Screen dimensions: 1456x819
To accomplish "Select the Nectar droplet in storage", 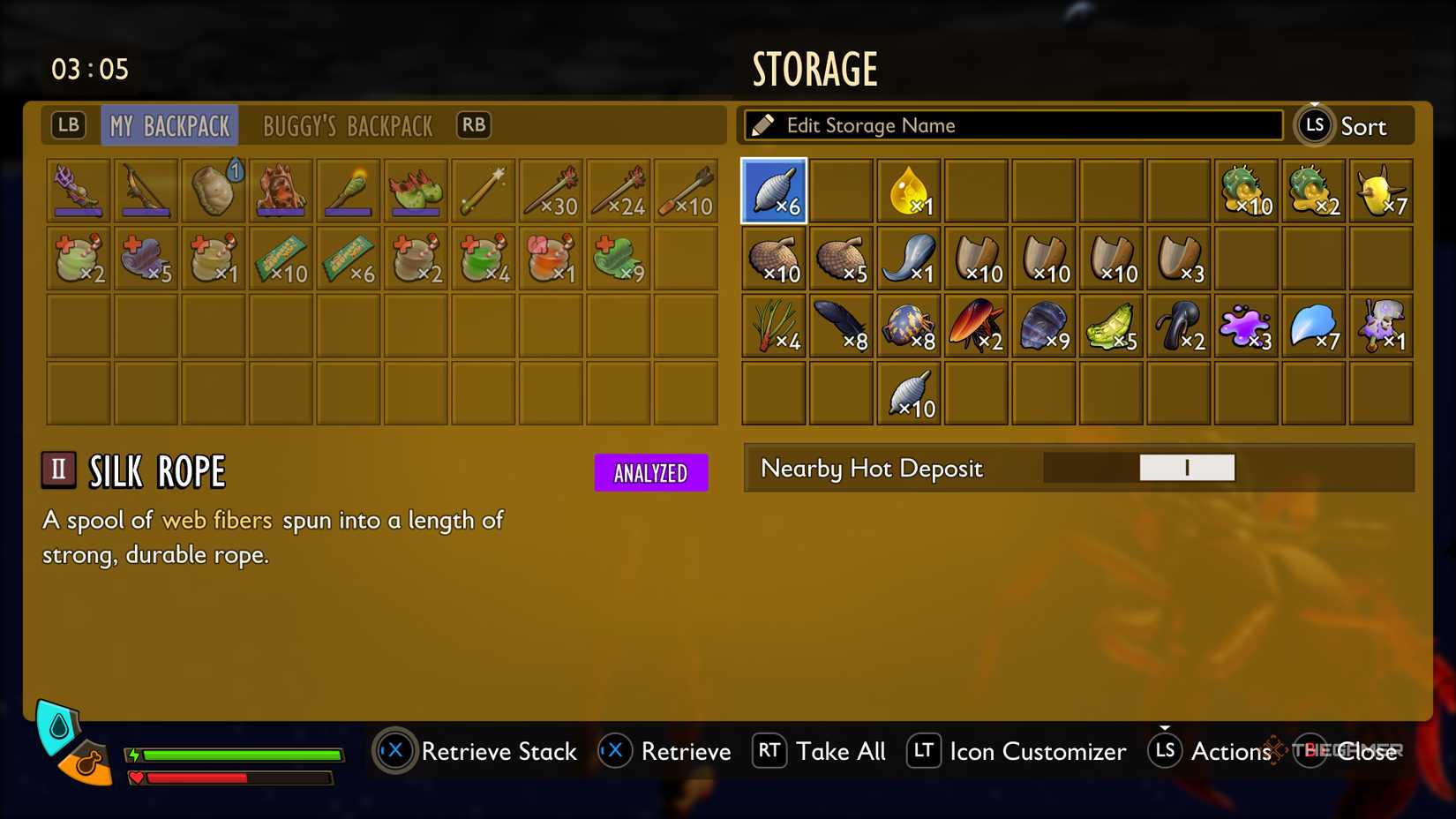I will (909, 190).
